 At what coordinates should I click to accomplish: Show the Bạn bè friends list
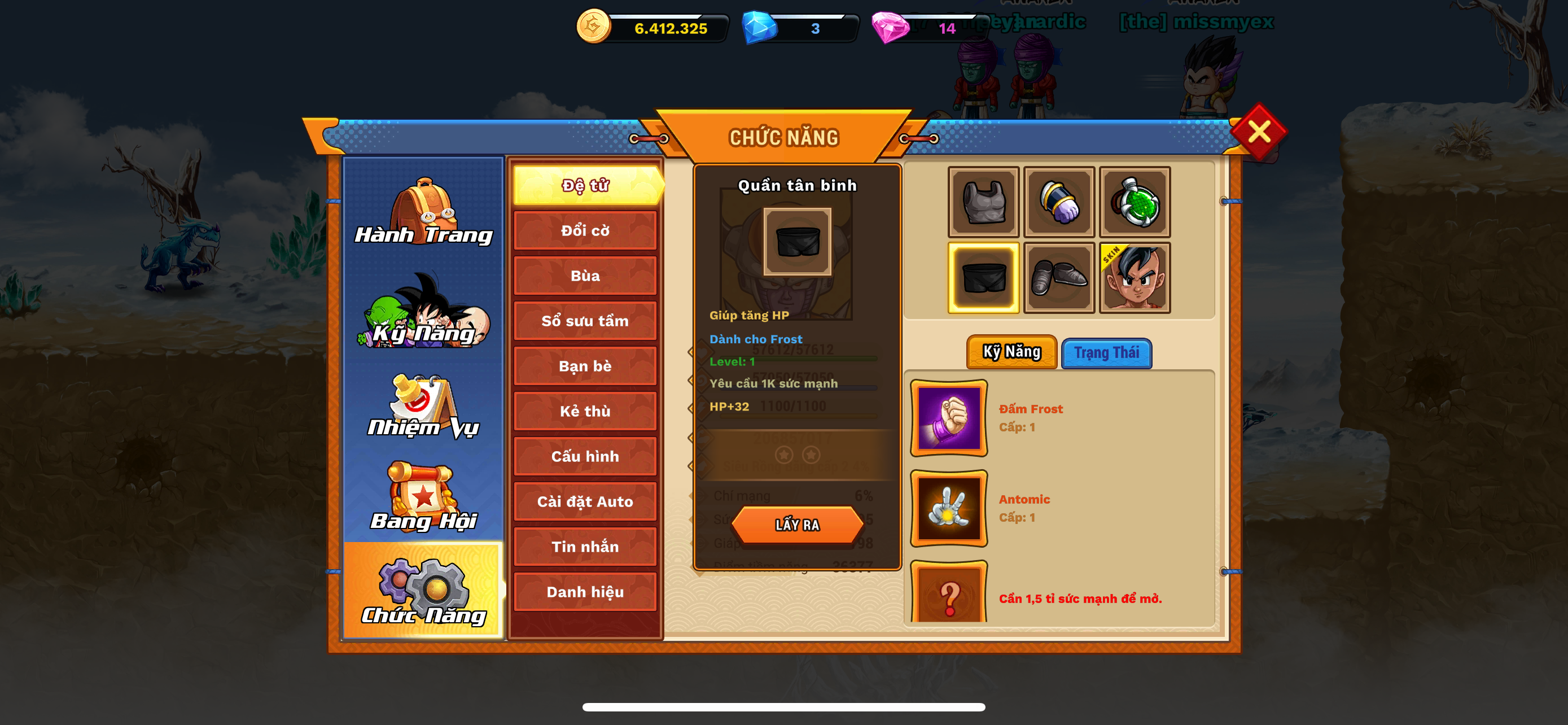[585, 366]
